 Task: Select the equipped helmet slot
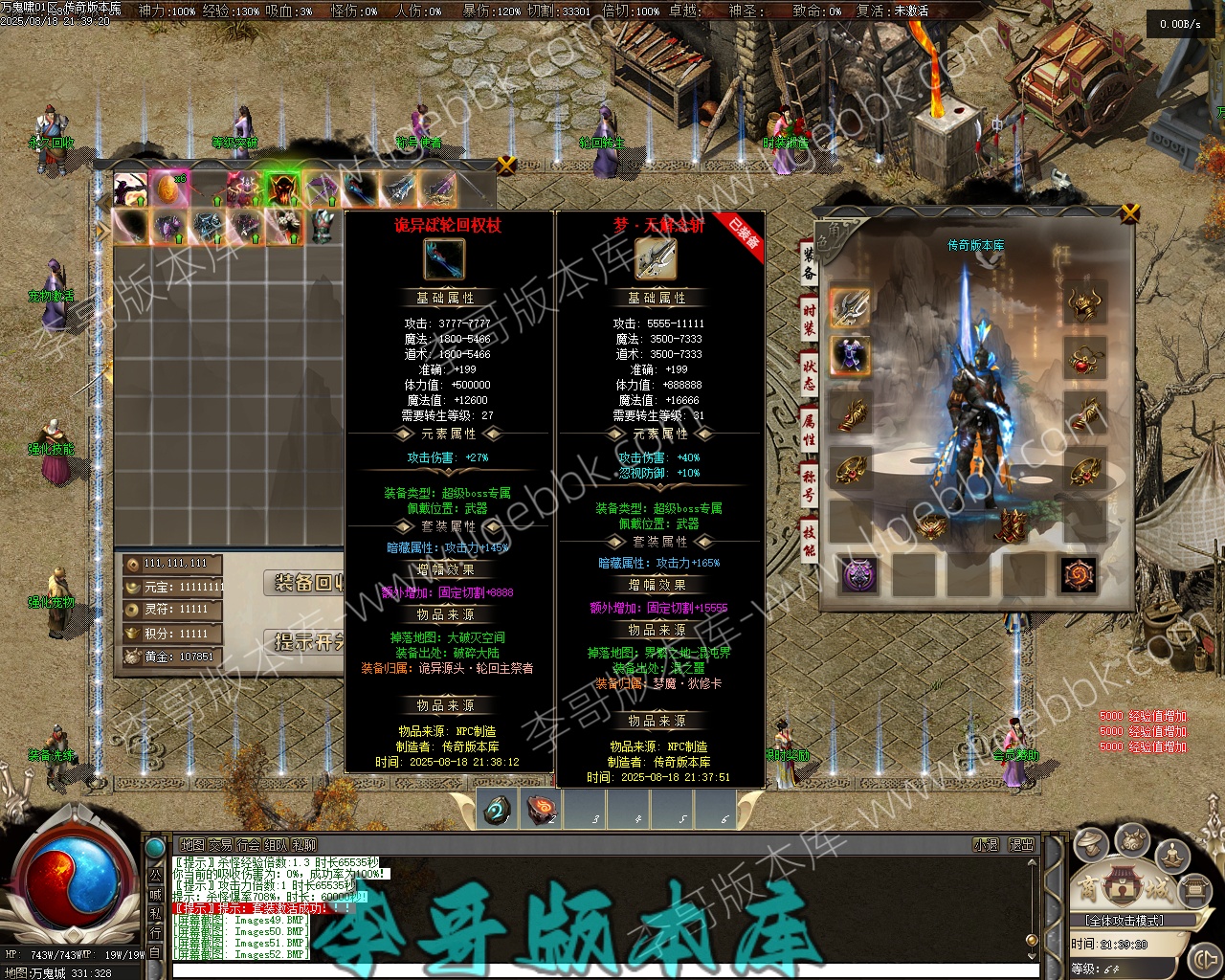click(1084, 304)
